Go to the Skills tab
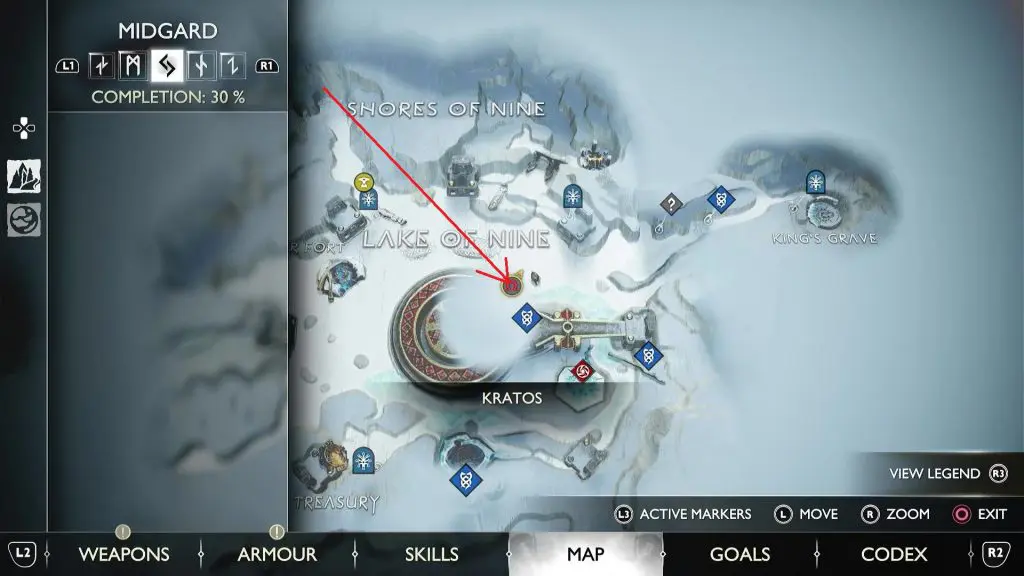This screenshot has width=1024, height=576. (x=432, y=554)
